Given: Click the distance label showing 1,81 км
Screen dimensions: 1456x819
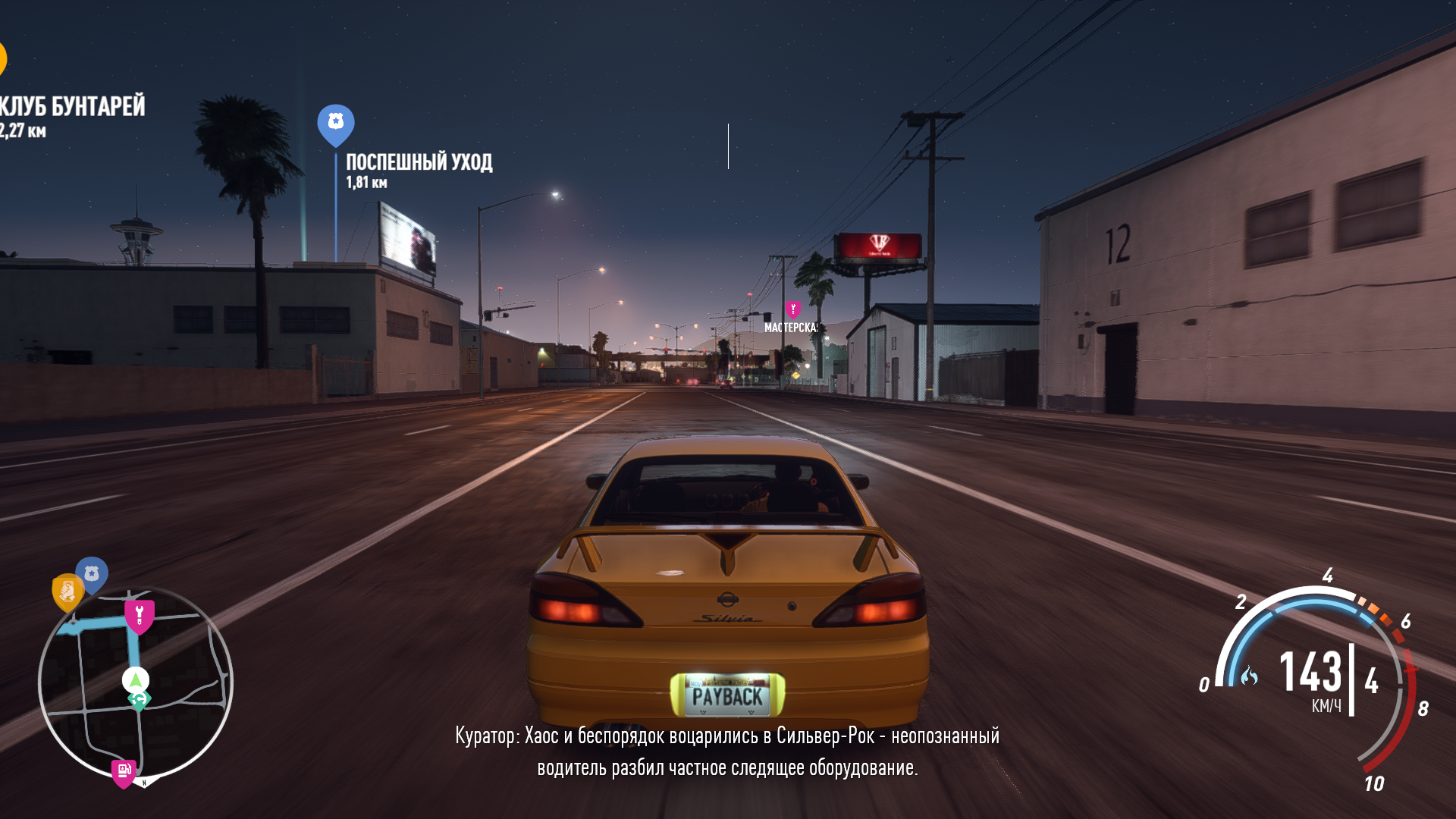Looking at the screenshot, I should point(366,182).
